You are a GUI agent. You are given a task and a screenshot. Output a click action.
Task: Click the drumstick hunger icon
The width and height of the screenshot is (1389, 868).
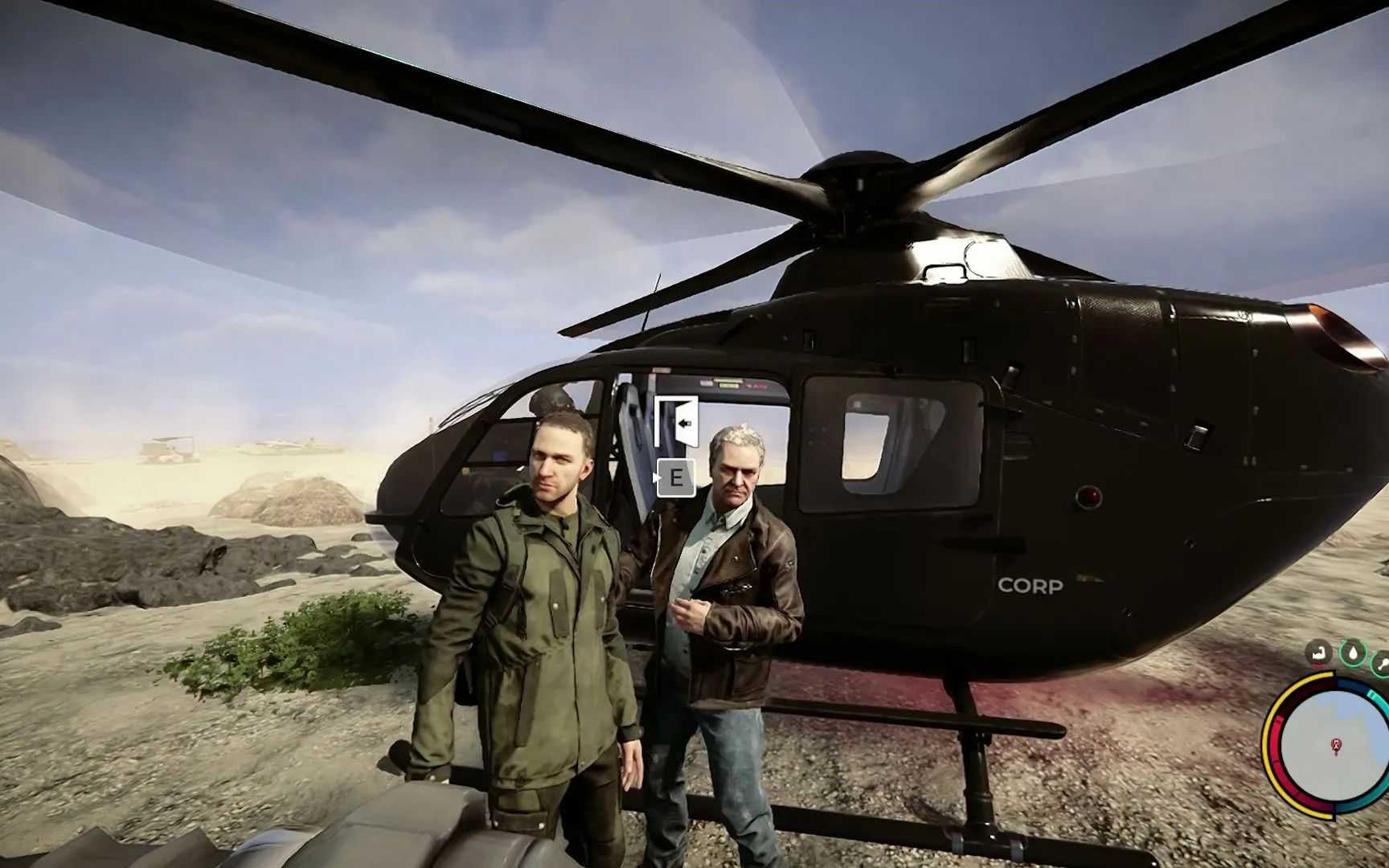(x=1383, y=662)
